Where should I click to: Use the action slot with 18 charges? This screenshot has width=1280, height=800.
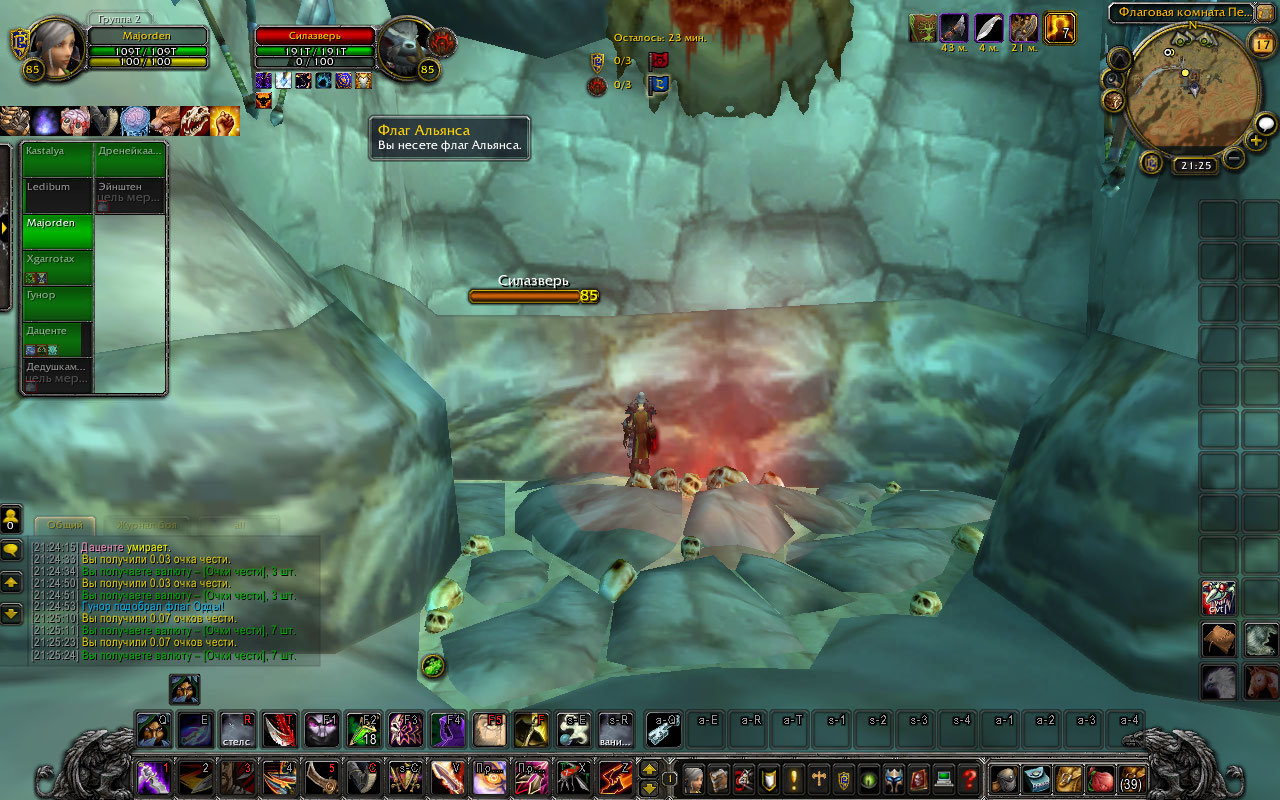coord(362,730)
